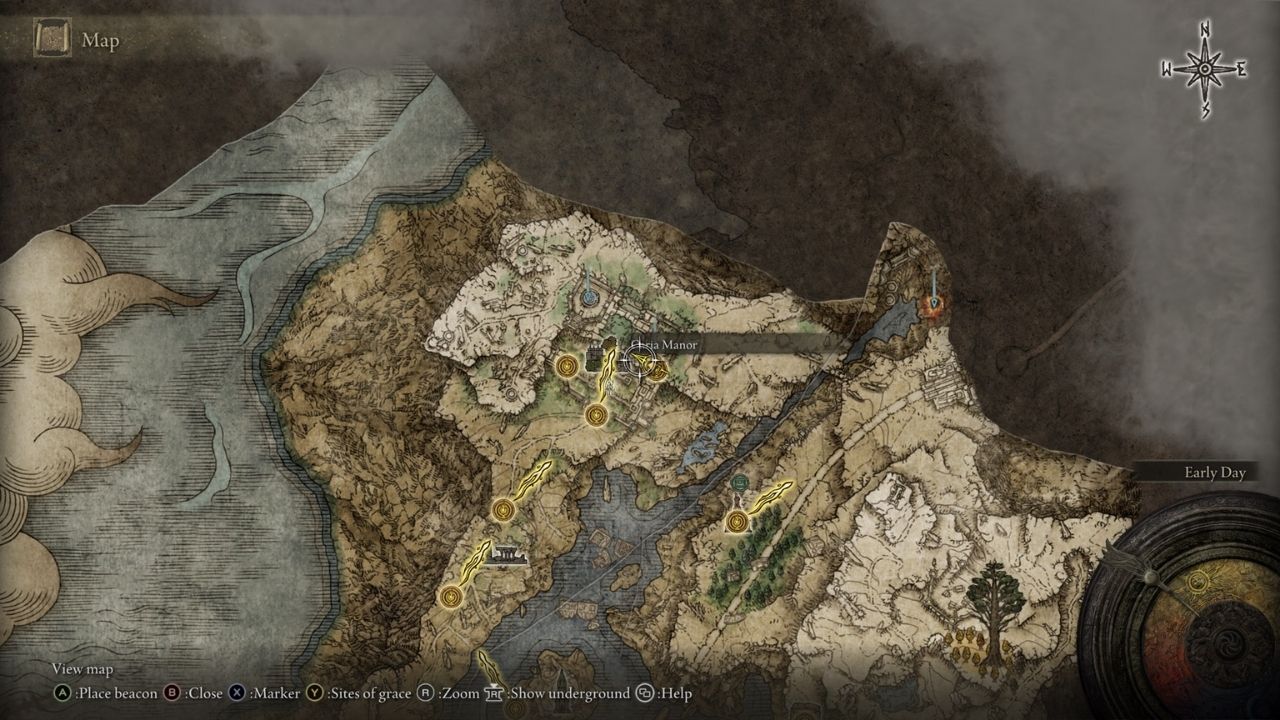
Task: Select the westernmost site of grace marker
Action: [x=451, y=598]
